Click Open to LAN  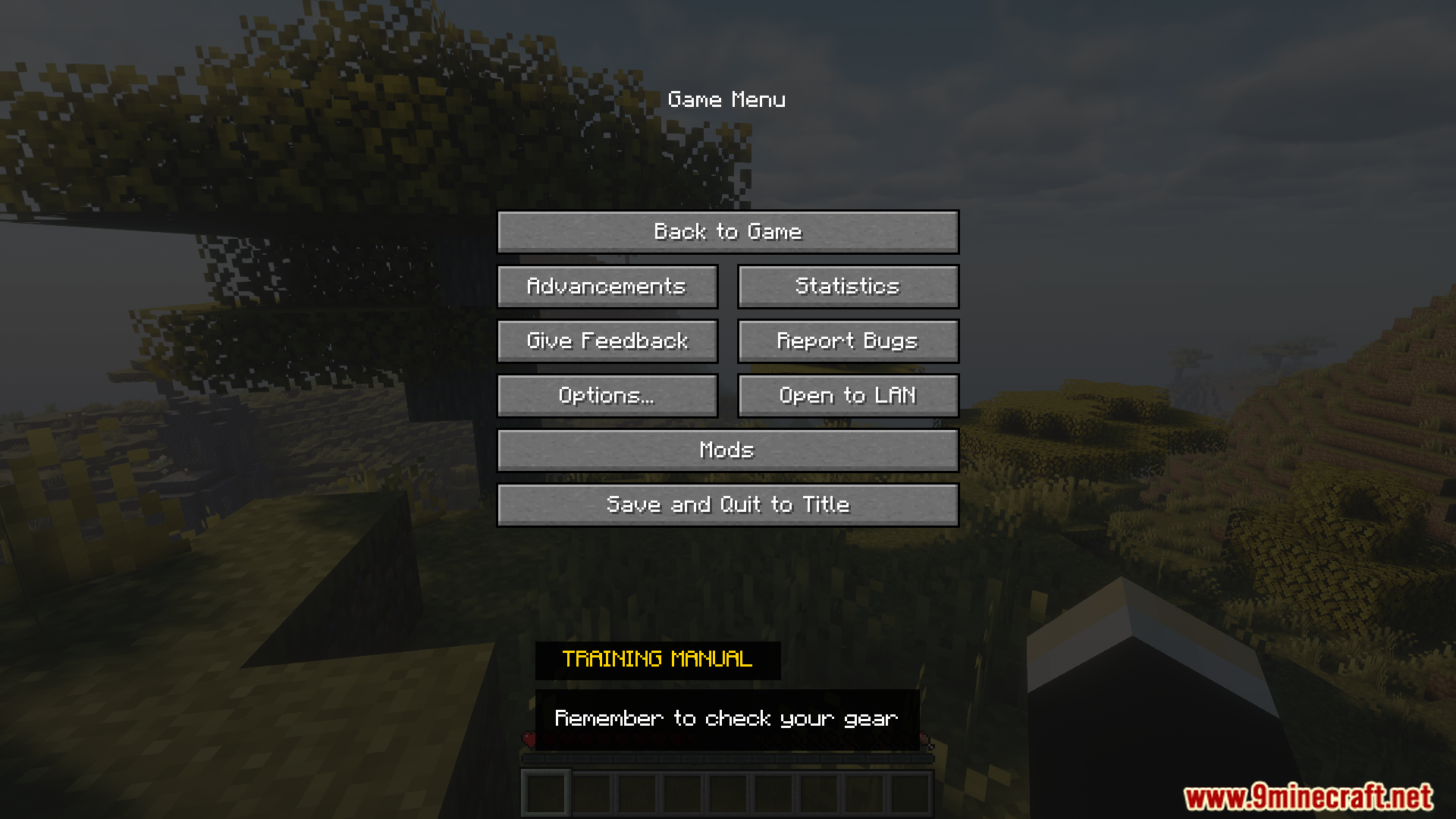click(847, 395)
